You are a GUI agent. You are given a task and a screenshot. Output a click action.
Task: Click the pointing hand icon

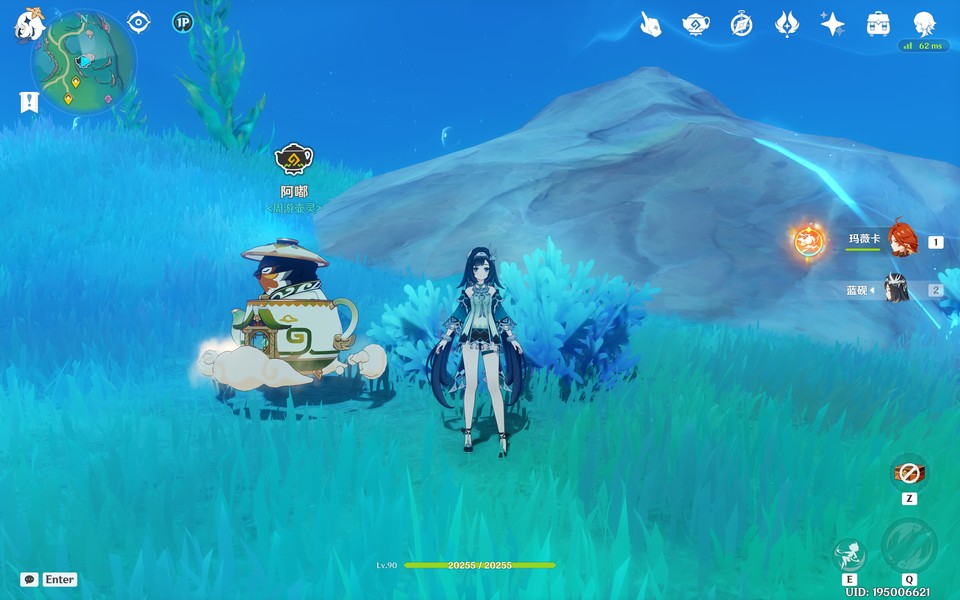pos(651,25)
